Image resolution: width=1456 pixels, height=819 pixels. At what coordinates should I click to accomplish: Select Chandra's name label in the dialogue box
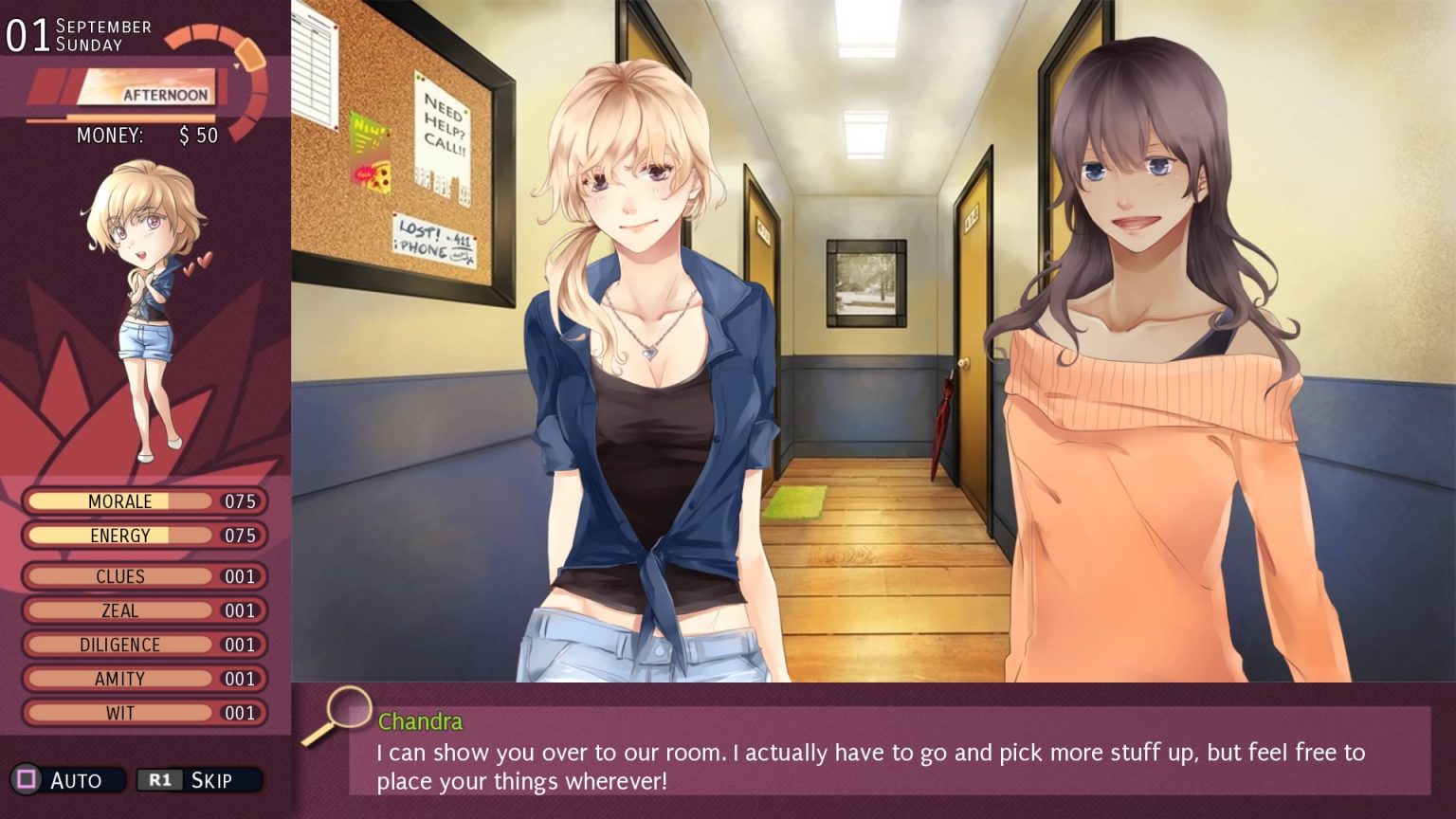pyautogui.click(x=420, y=721)
